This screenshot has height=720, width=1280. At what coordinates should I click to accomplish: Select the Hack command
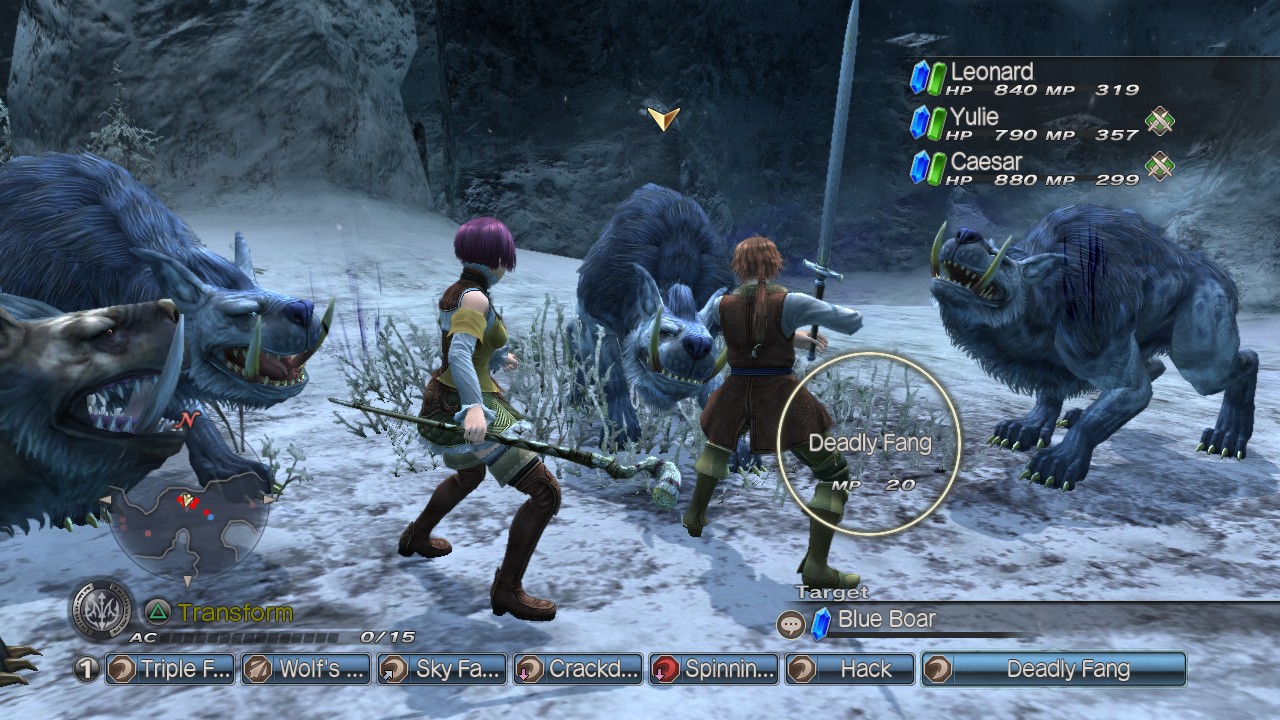tap(850, 669)
